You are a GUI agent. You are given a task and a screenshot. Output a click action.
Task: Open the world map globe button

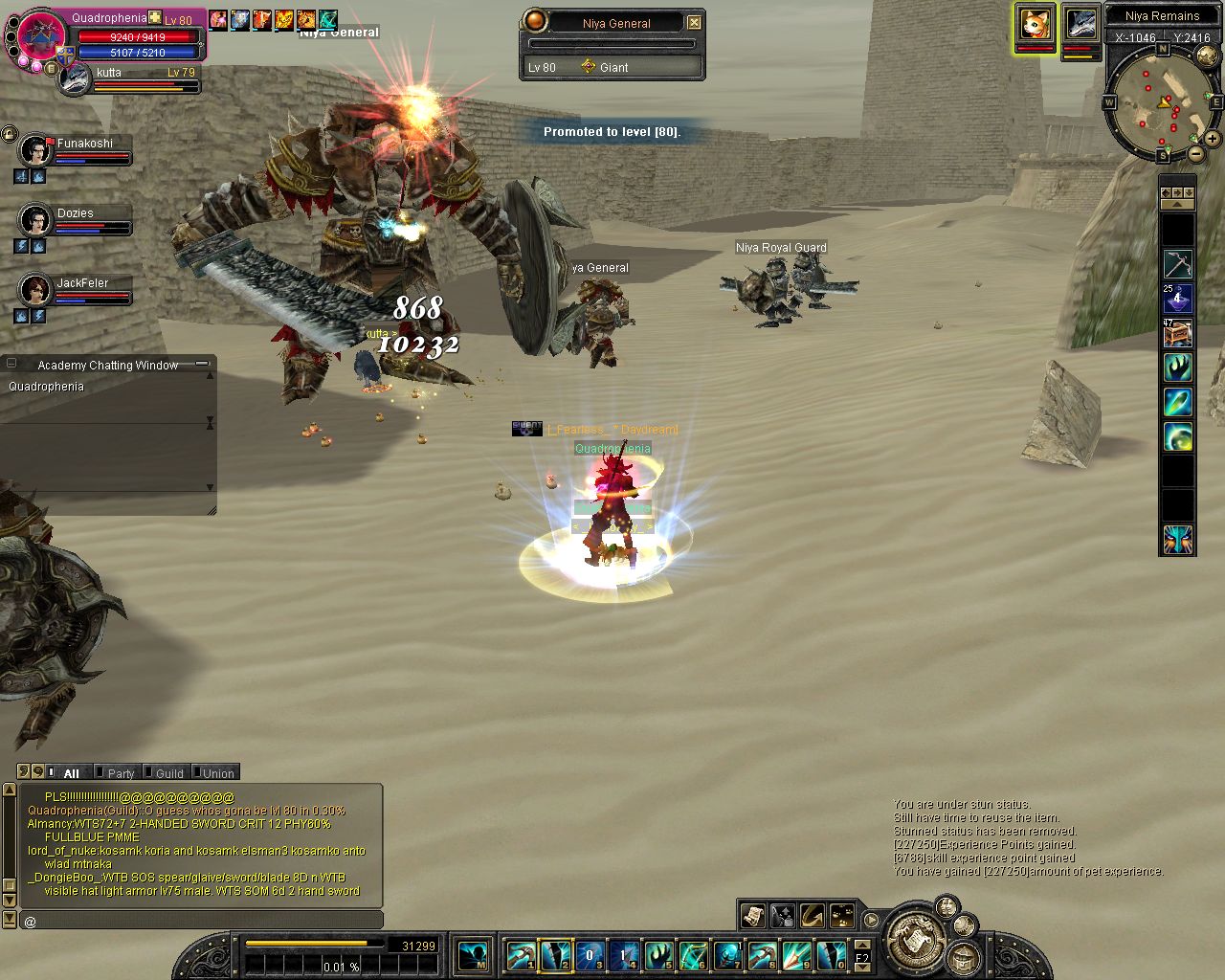tap(914, 940)
